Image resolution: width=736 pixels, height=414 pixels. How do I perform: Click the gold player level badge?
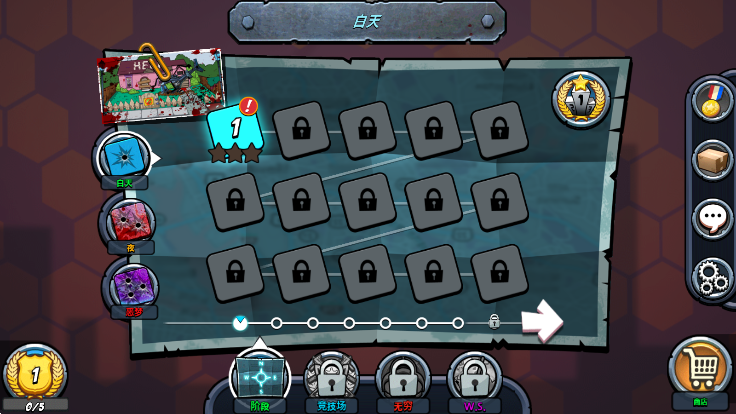click(34, 374)
